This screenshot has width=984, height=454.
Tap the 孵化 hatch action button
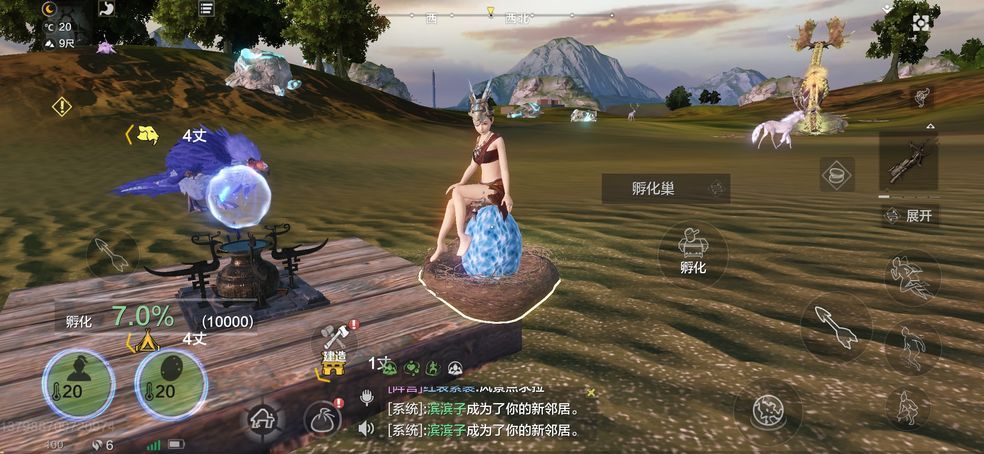(693, 250)
